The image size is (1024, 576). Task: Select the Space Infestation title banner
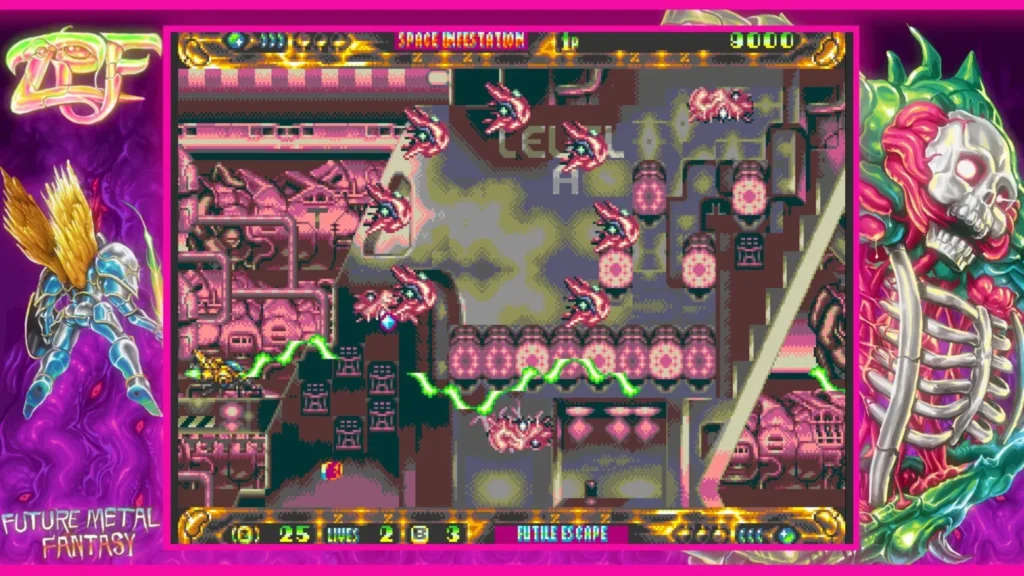(x=461, y=40)
